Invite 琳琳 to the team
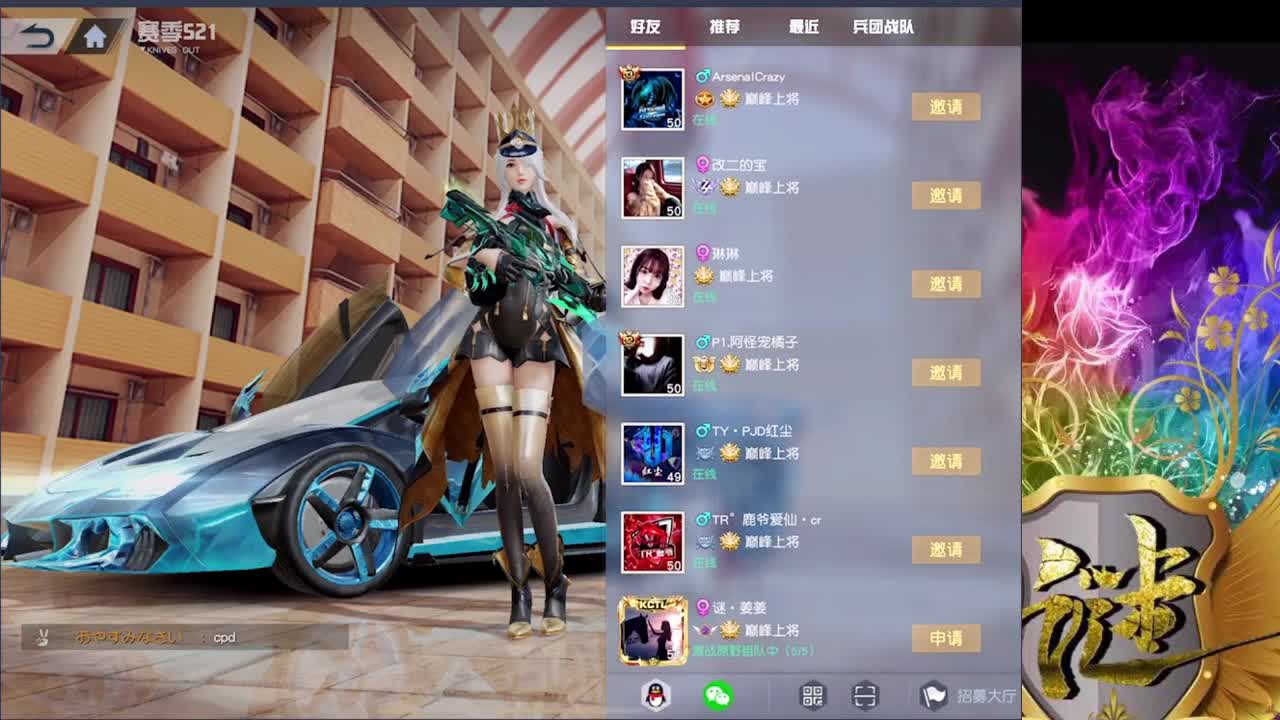This screenshot has height=720, width=1280. click(x=947, y=284)
